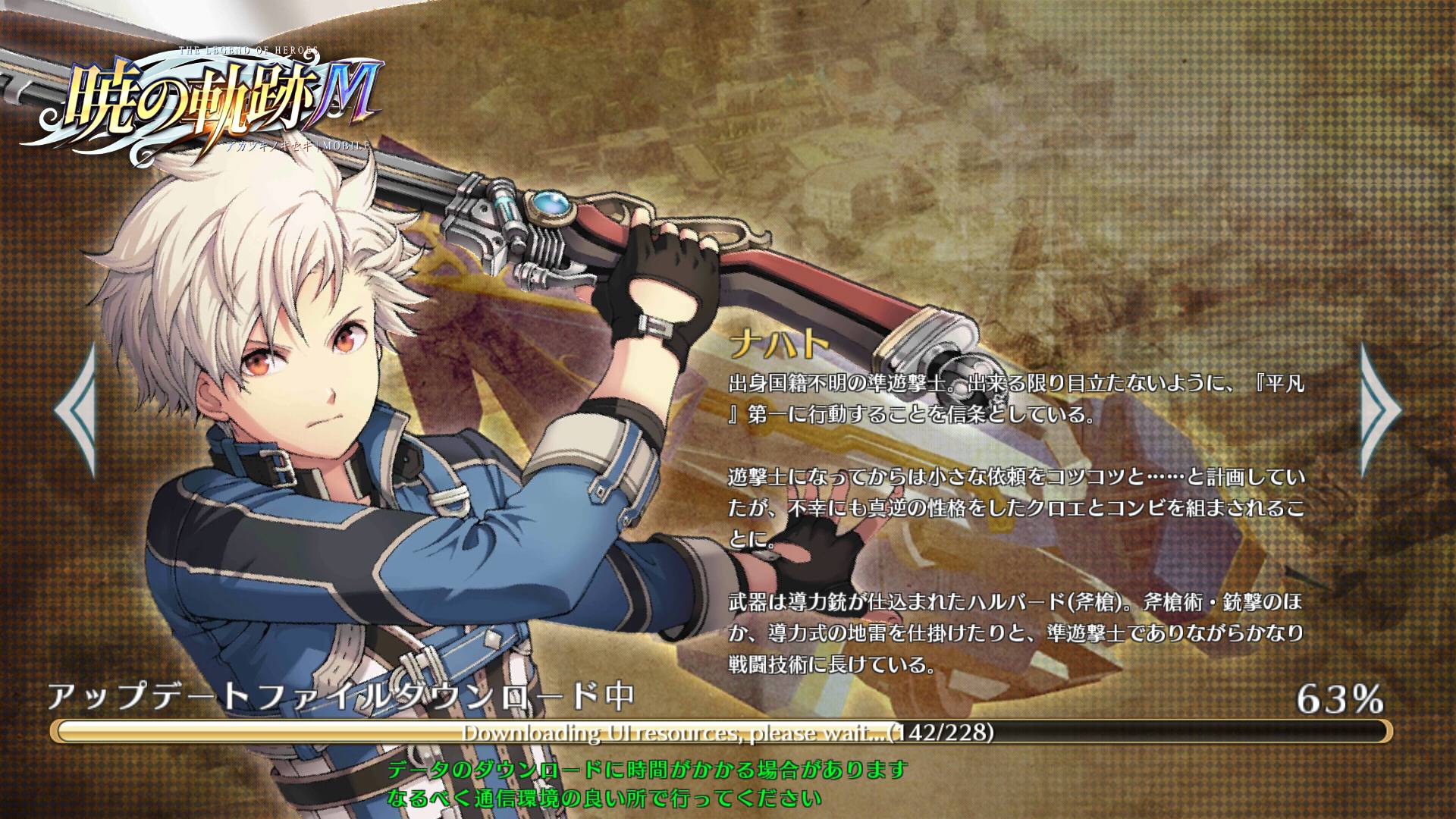This screenshot has height=819, width=1456.
Task: Show the previous character profile with left arrow
Action: 76,410
